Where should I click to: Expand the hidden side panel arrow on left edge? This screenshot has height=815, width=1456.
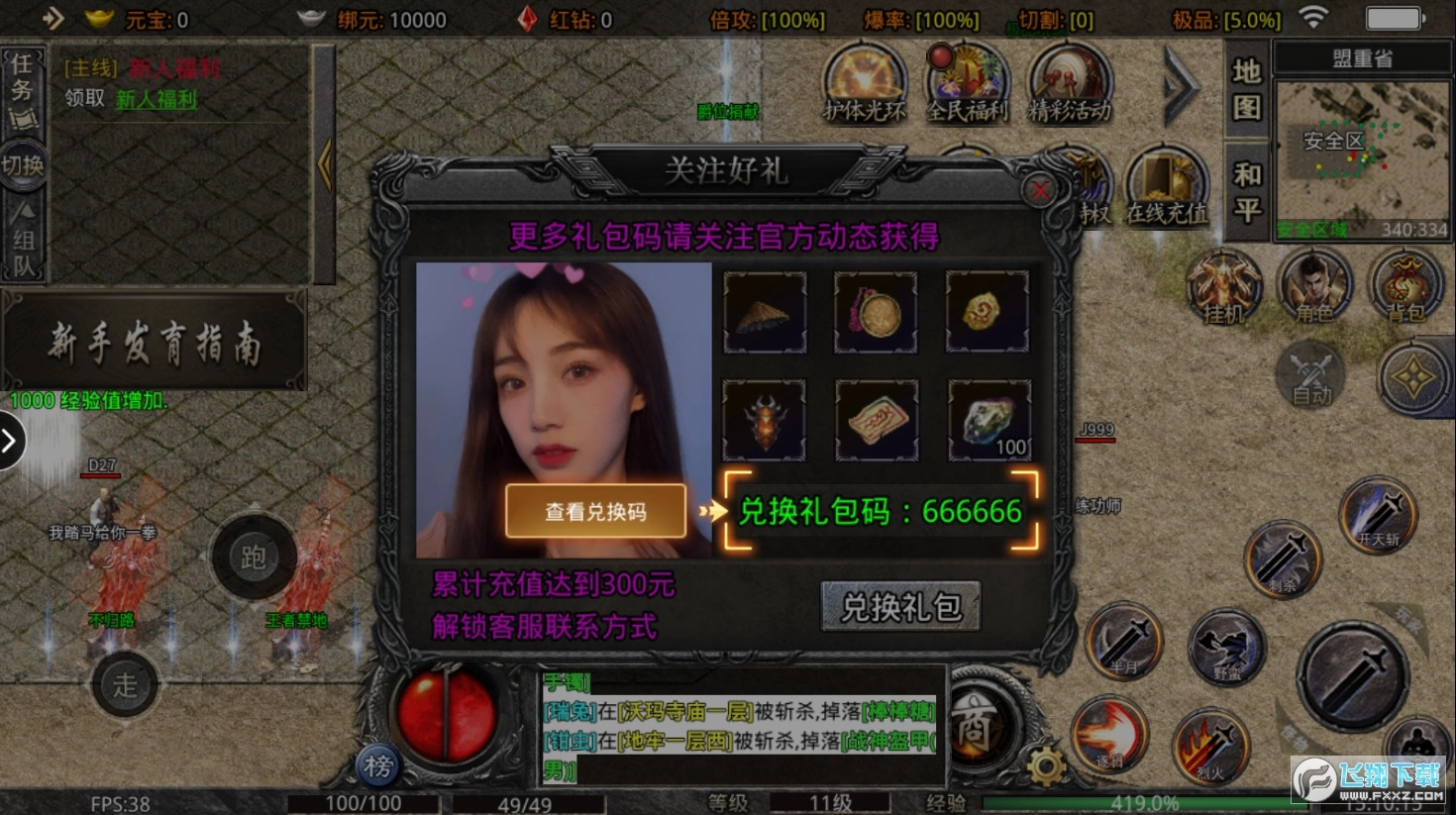pyautogui.click(x=11, y=441)
